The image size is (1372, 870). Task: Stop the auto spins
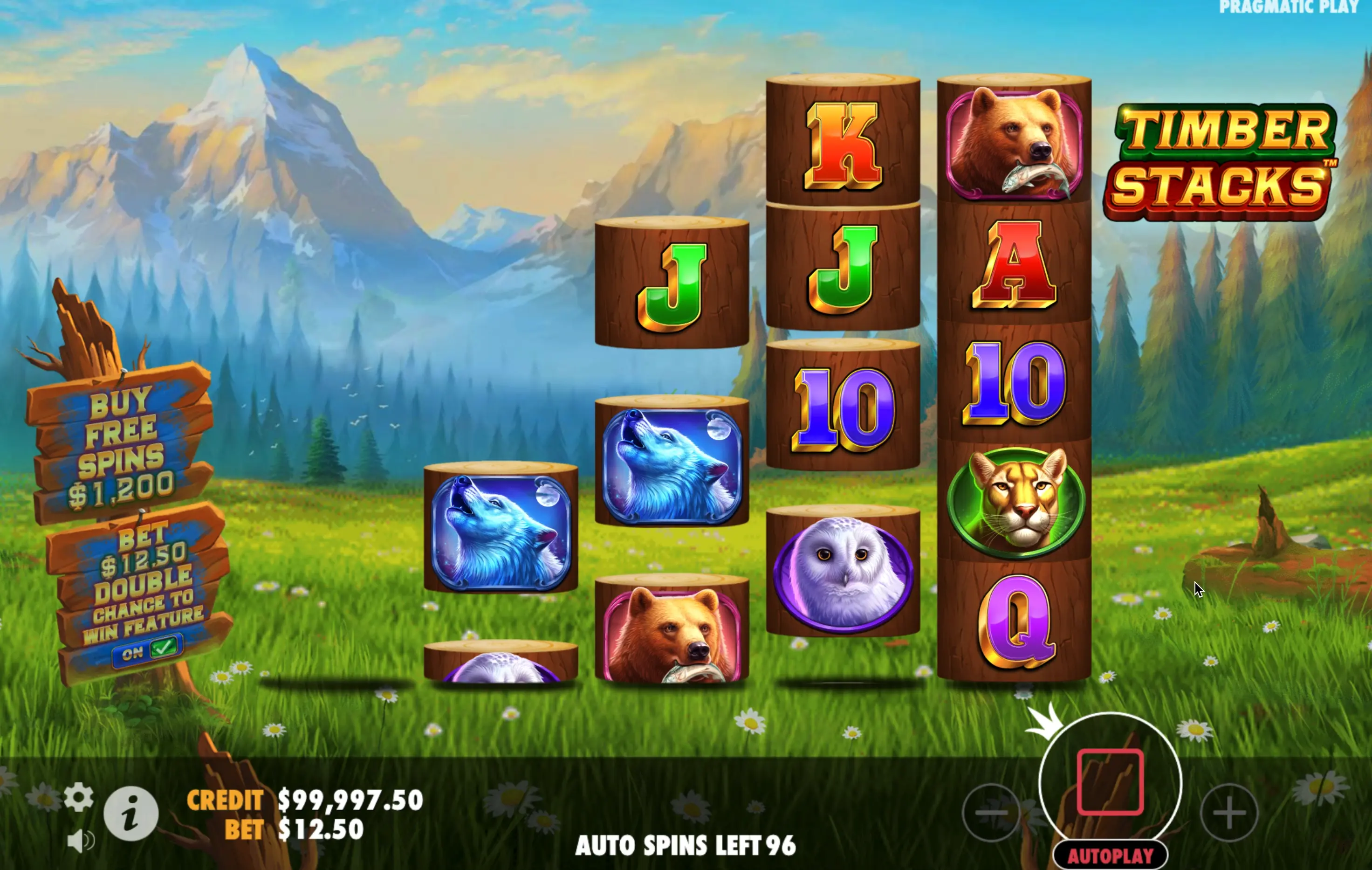[1110, 782]
